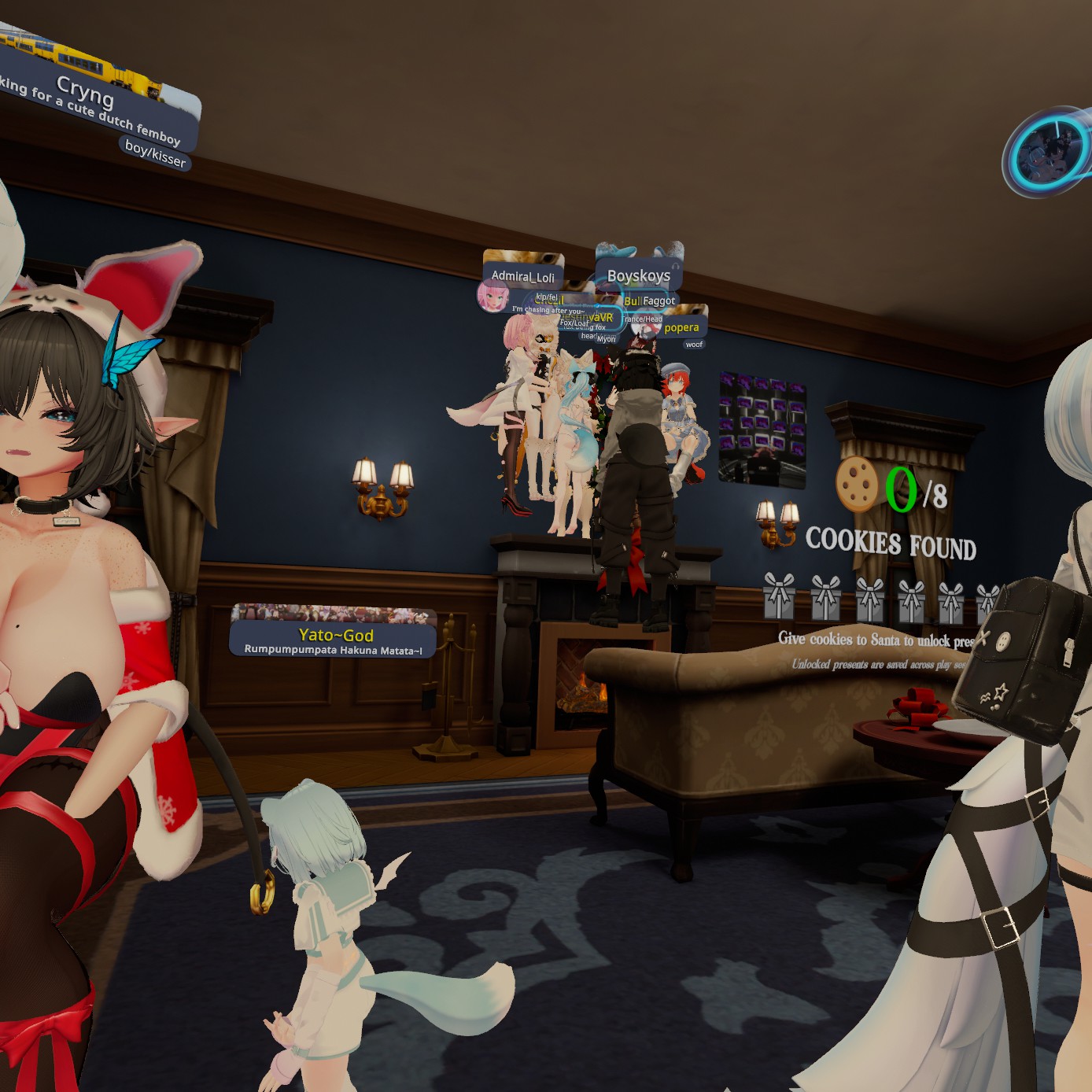Click popera's nameplate
The height and width of the screenshot is (1092, 1092).
(x=681, y=327)
